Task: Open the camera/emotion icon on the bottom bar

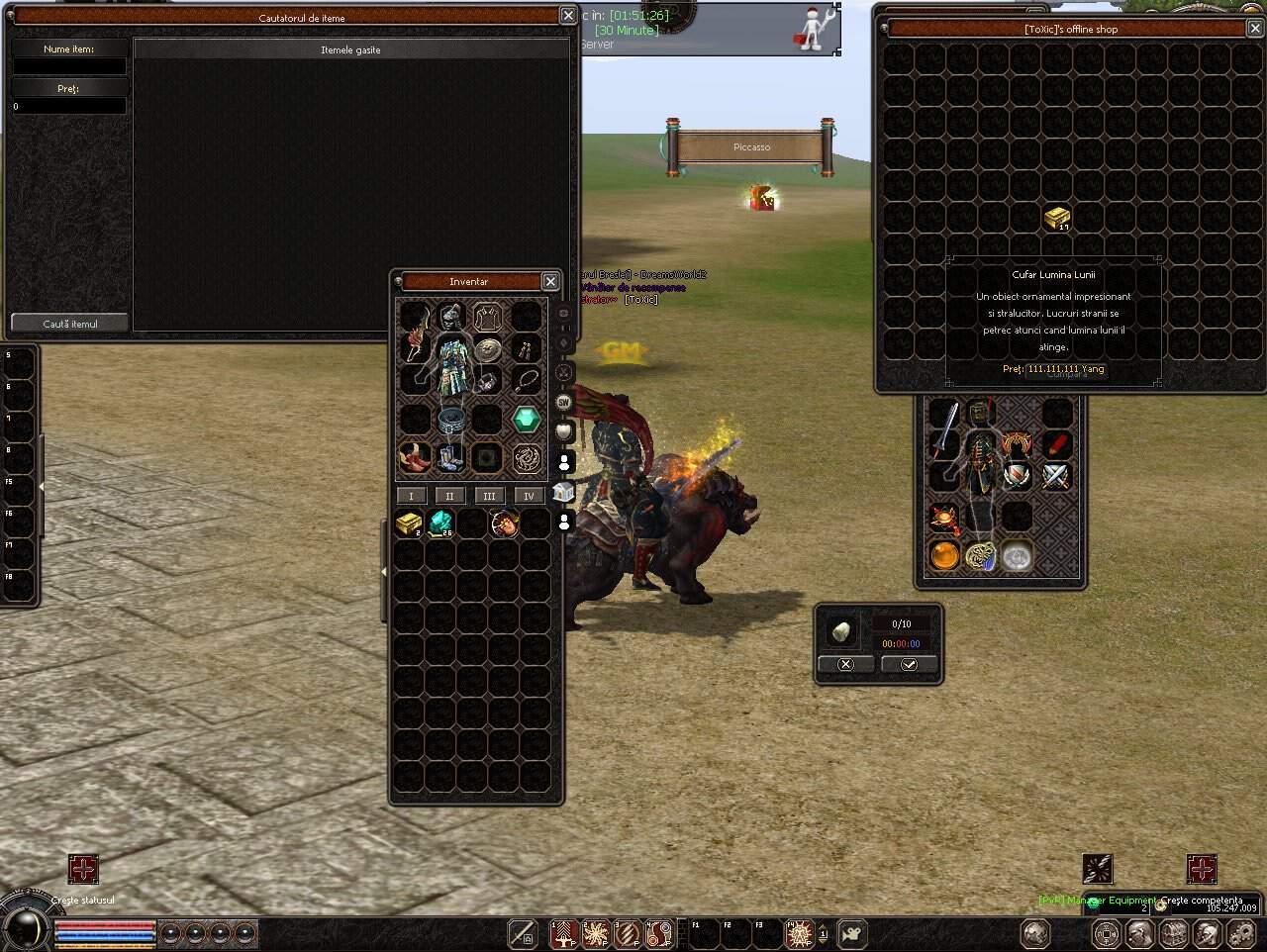Action: 853,934
